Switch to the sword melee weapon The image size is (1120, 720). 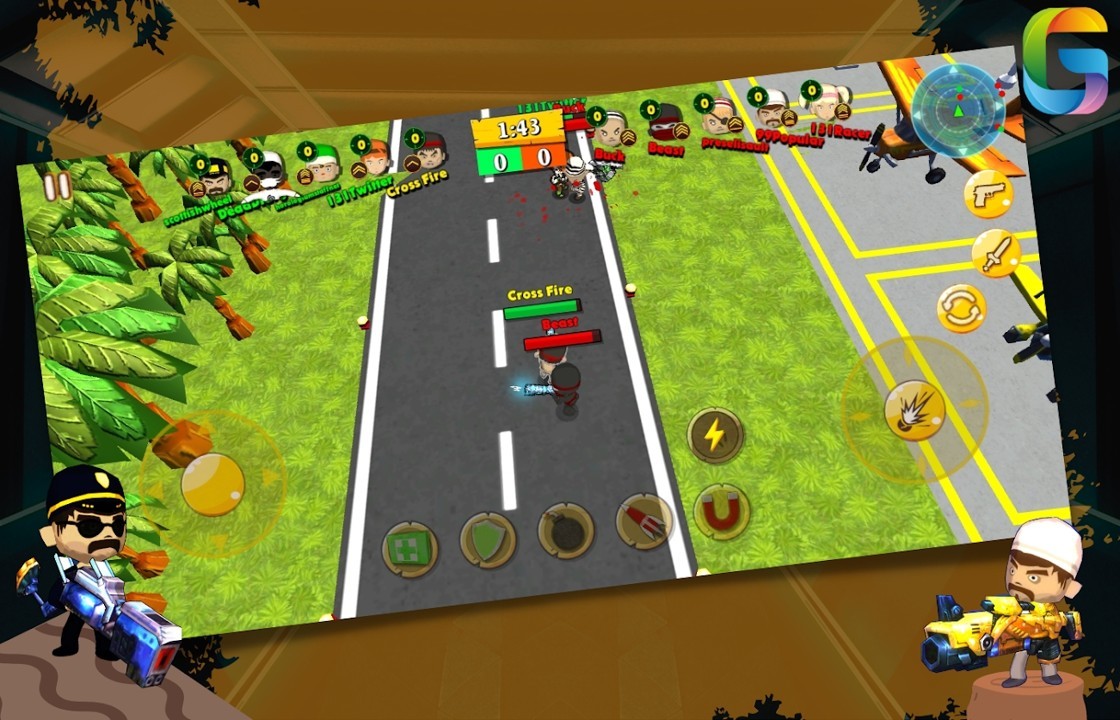click(996, 253)
